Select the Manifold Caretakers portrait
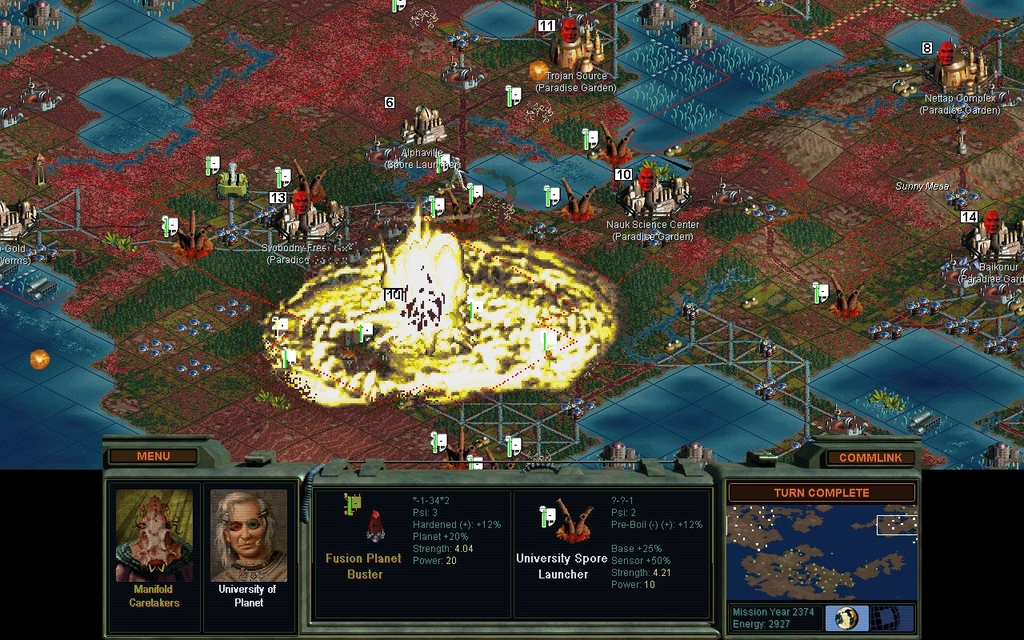 [154, 535]
